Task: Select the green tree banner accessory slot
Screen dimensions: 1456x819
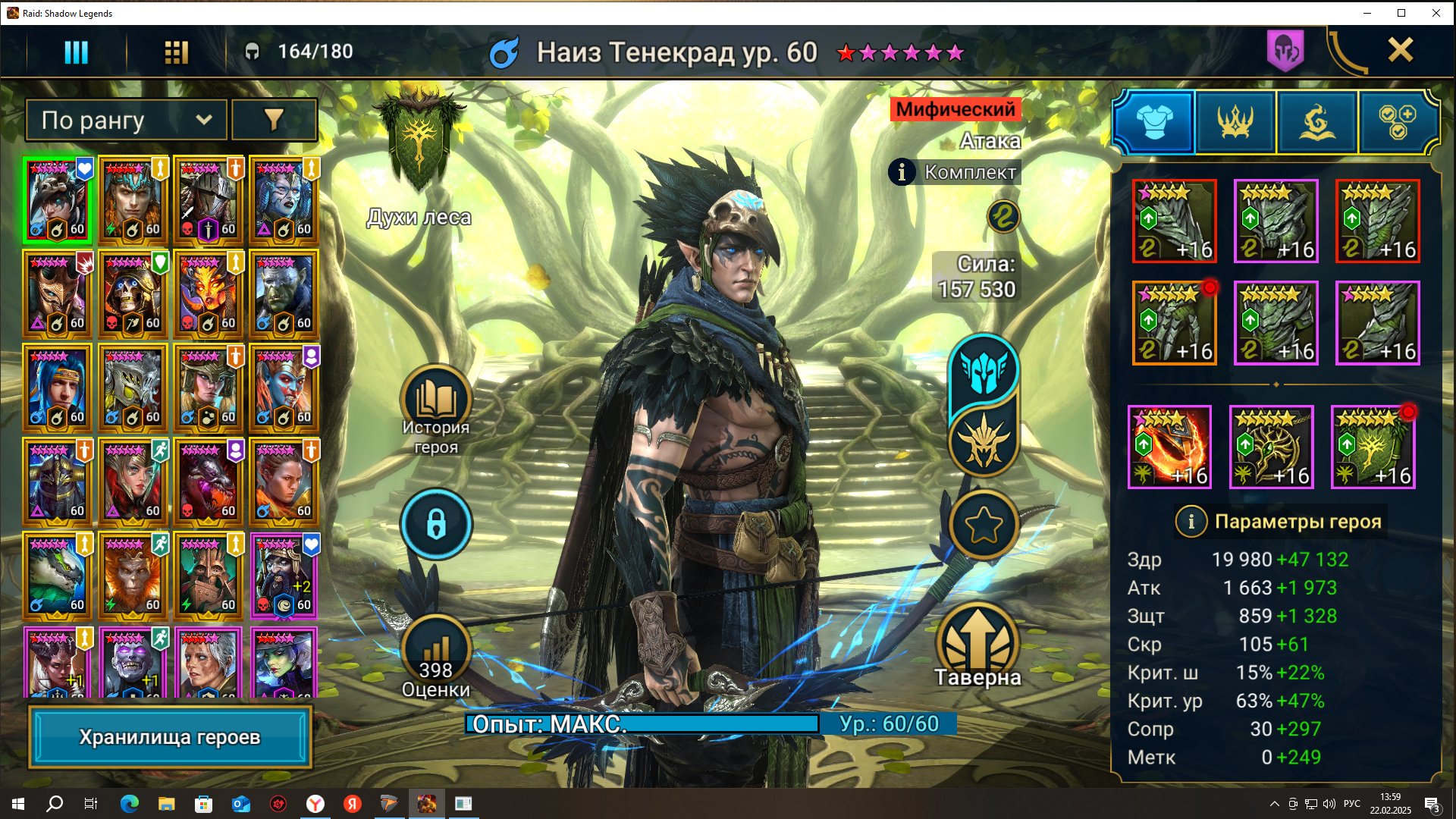Action: click(x=1373, y=447)
